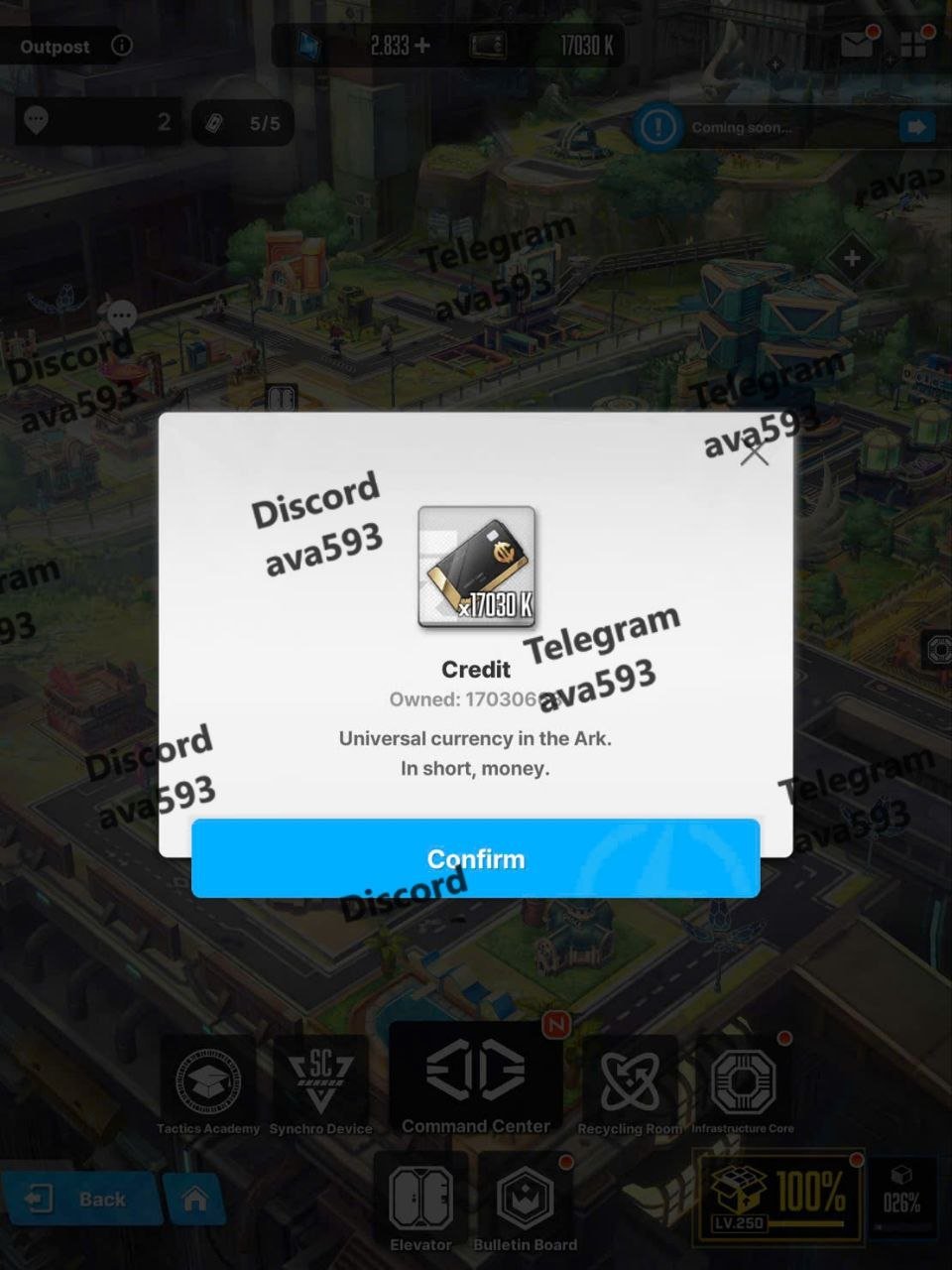Confirm the Credit info dialog

pyautogui.click(x=475, y=858)
